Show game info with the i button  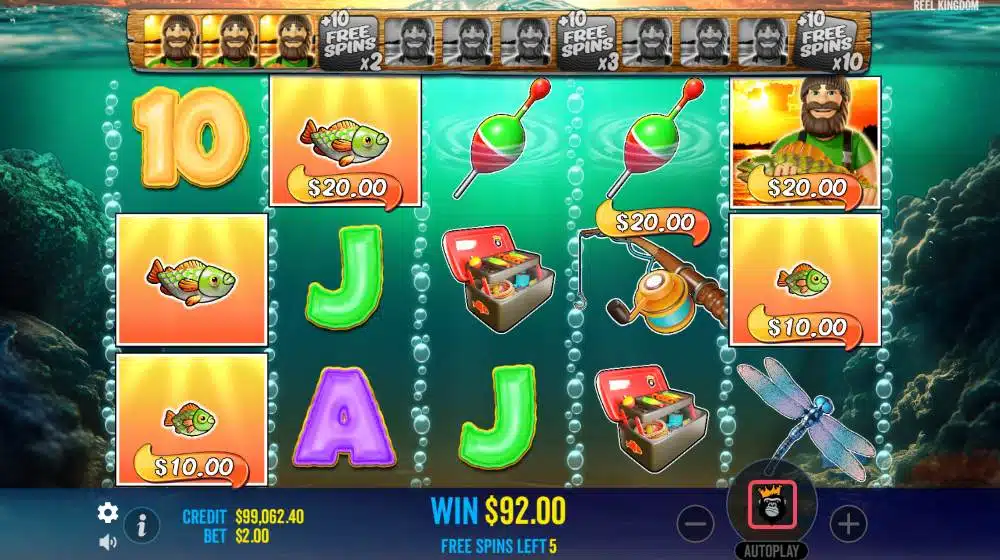(142, 524)
